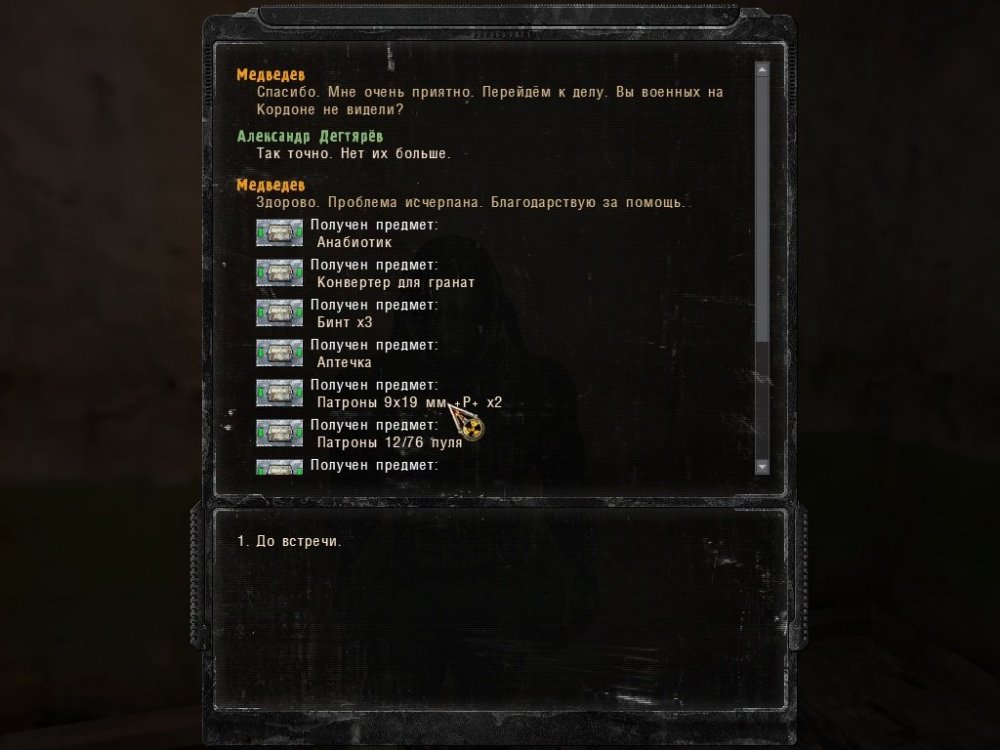Click the dialogue scrollbar up arrow
The width and height of the screenshot is (1000, 750).
762,70
